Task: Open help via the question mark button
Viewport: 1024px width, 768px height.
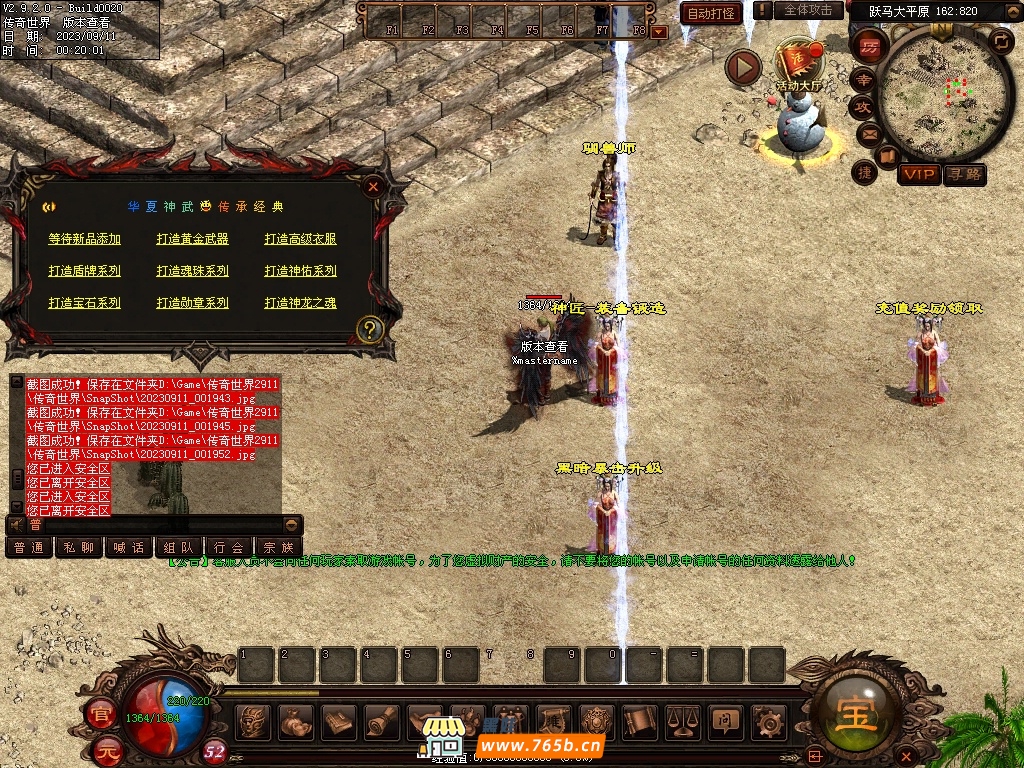Action: point(370,329)
